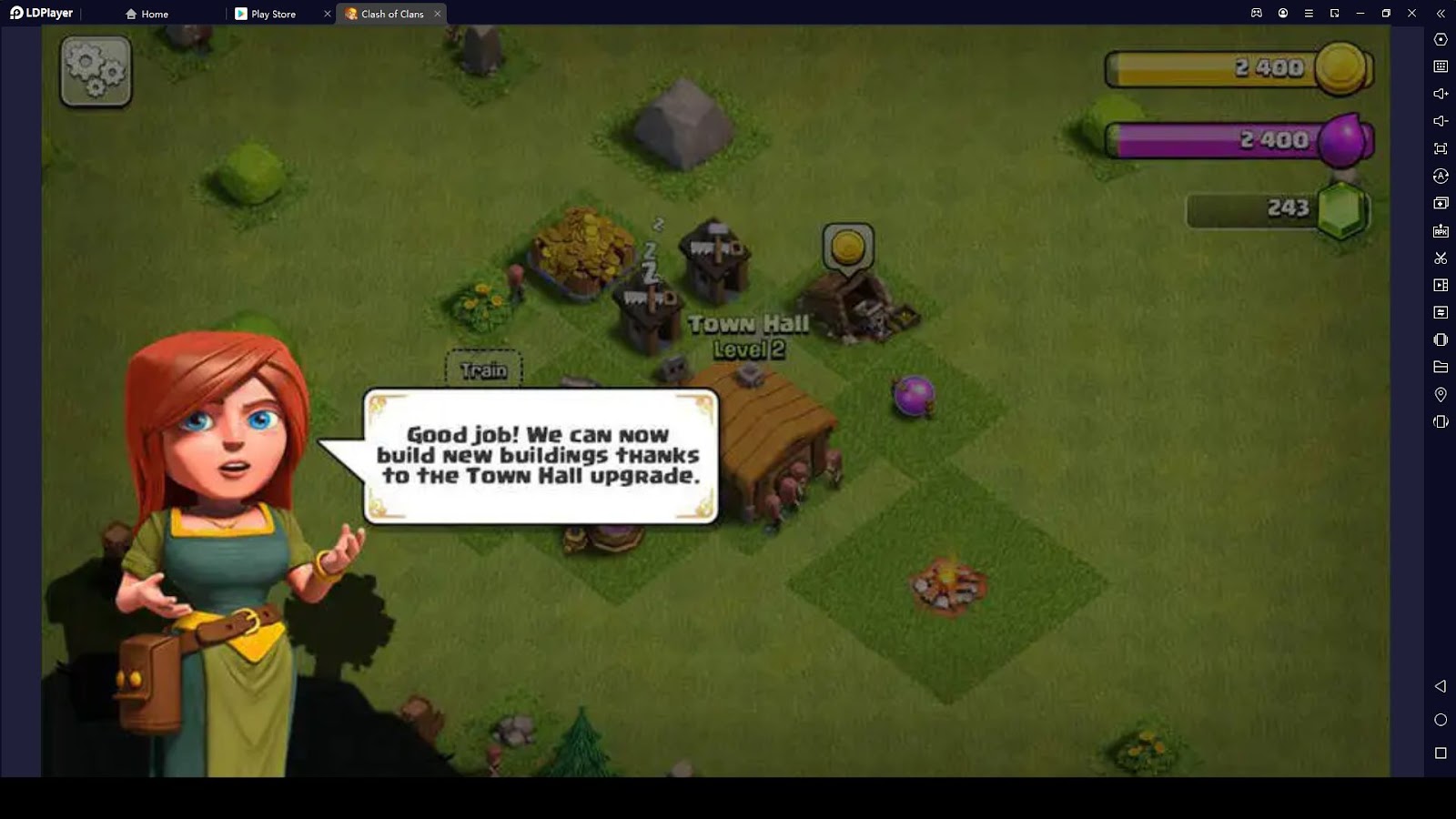Collect gold from the coin bubble
Image resolution: width=1456 pixels, height=819 pixels.
pos(848,248)
